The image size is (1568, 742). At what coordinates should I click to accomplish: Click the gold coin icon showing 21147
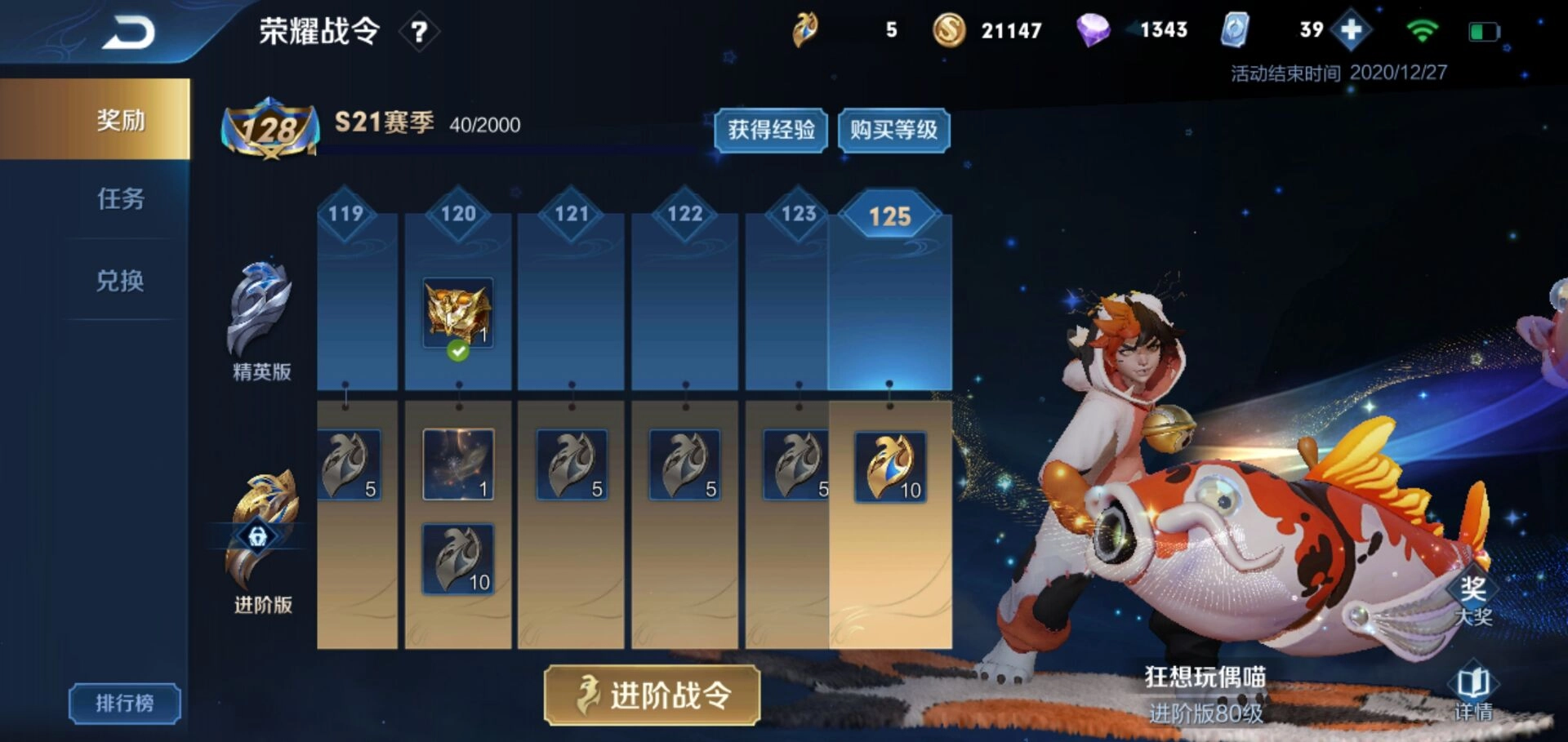[x=950, y=31]
